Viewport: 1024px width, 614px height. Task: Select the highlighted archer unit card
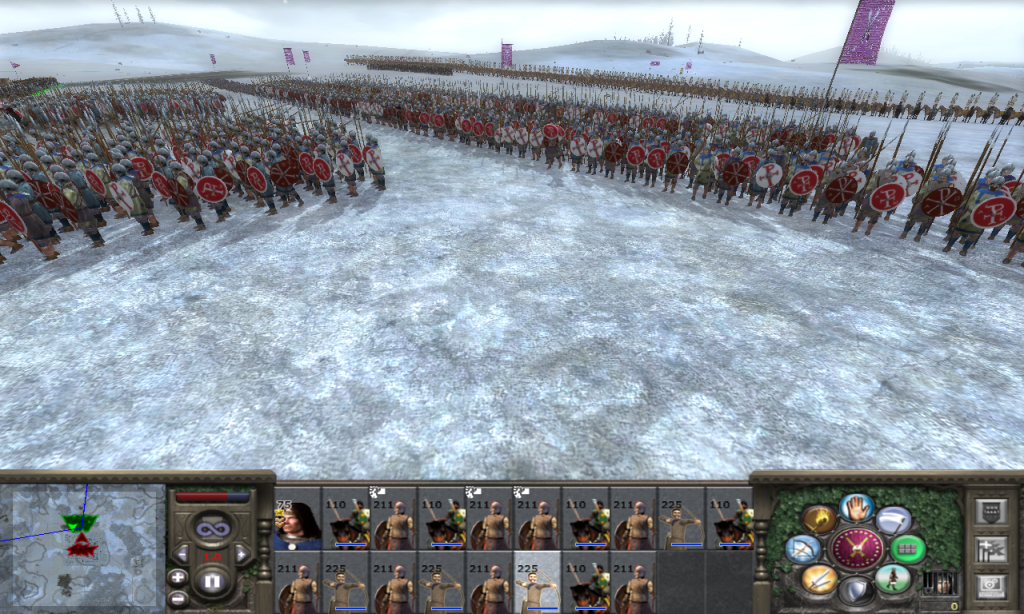tap(538, 582)
